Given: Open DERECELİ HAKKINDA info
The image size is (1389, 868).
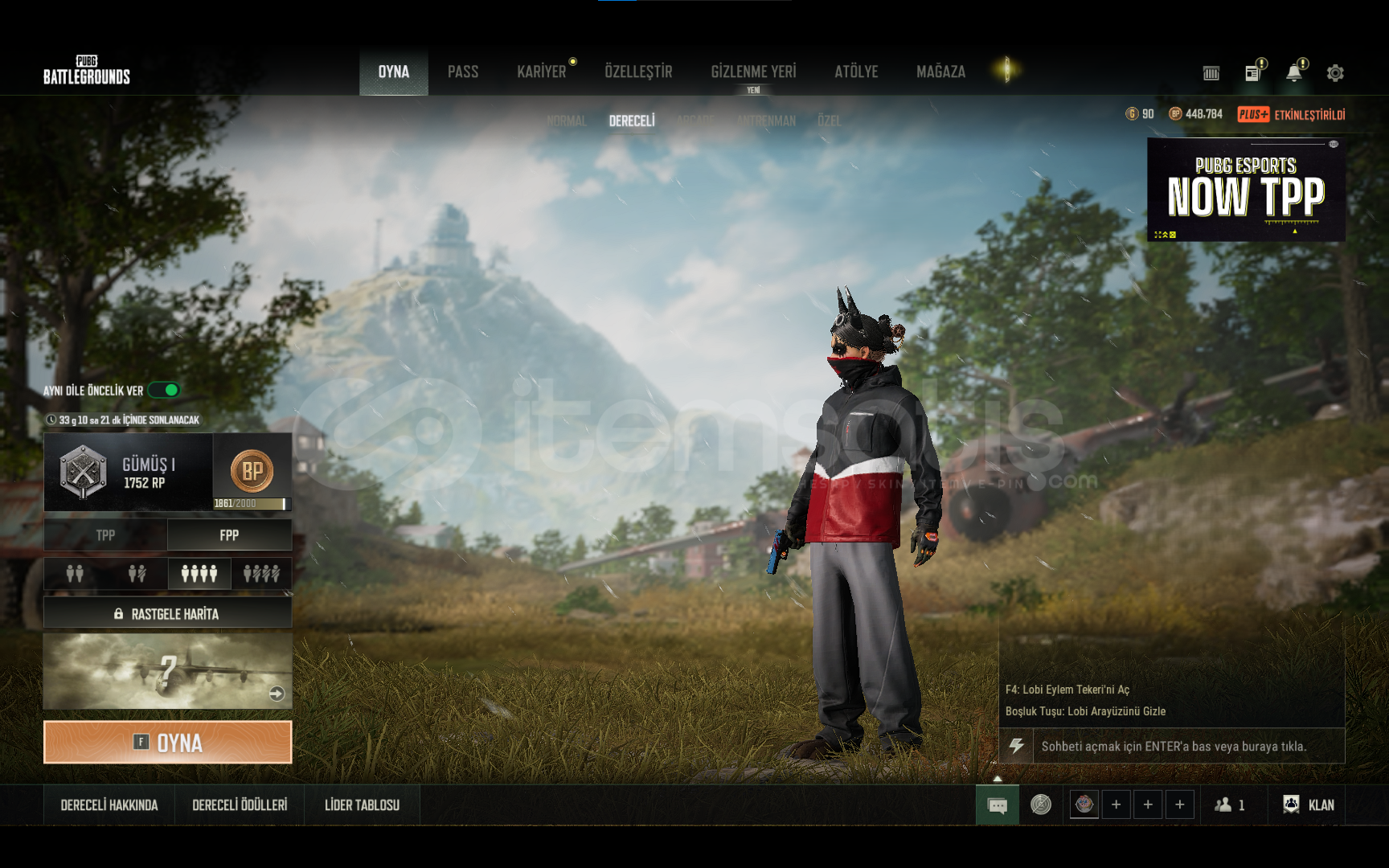Looking at the screenshot, I should point(109,805).
